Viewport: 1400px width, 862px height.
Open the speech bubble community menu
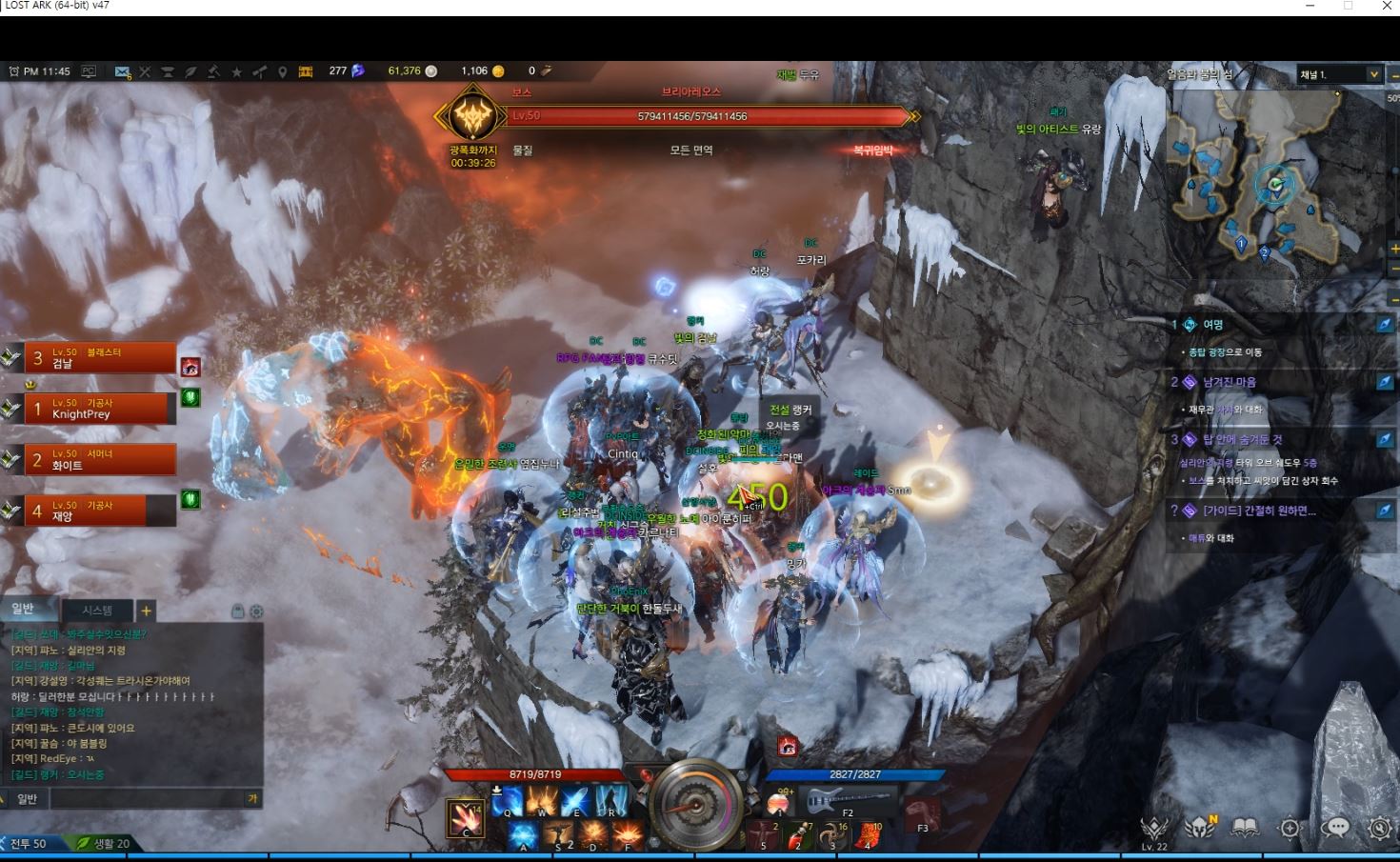point(1334,828)
